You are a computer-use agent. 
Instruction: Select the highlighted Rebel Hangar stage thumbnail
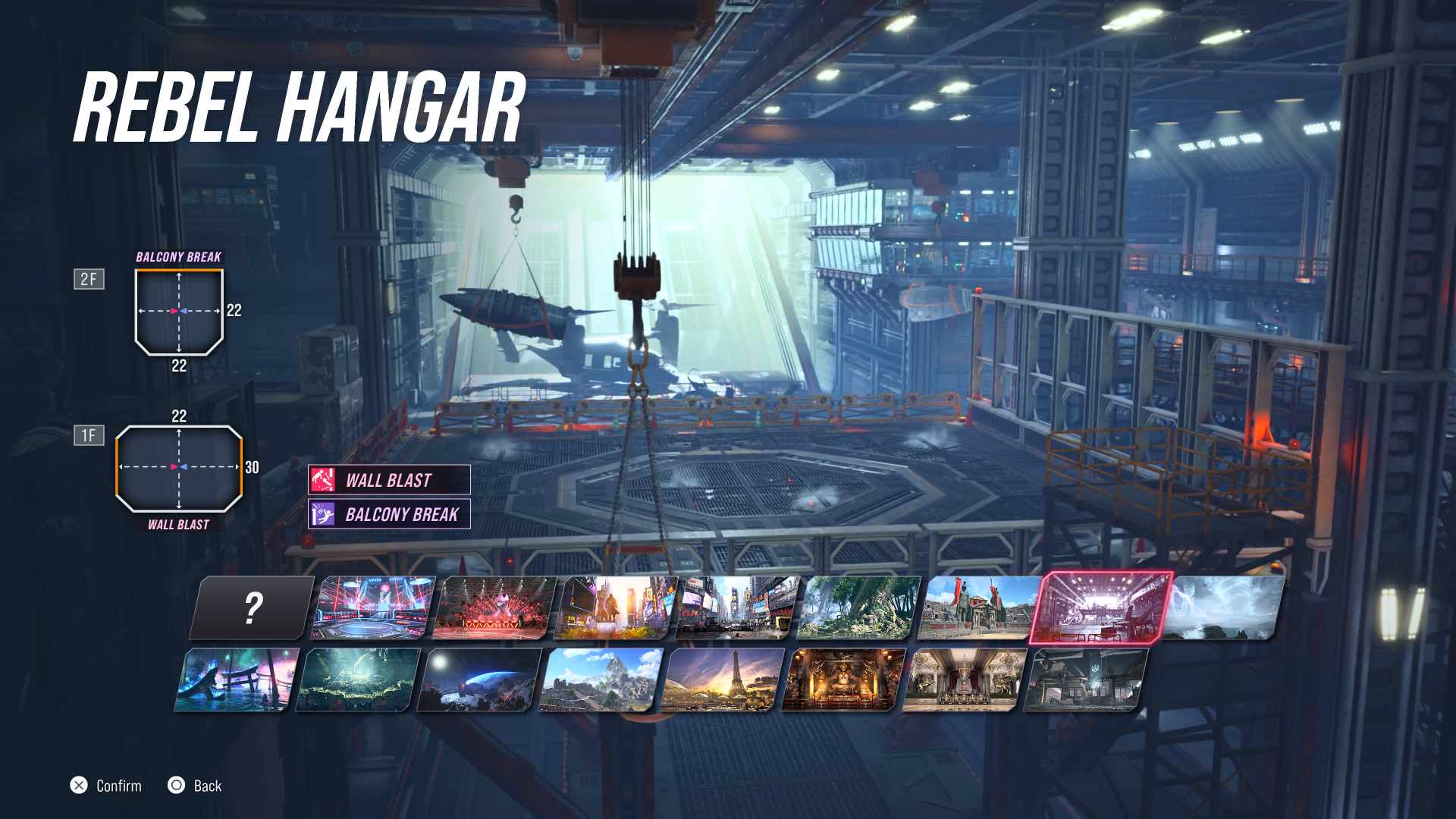click(x=1101, y=607)
